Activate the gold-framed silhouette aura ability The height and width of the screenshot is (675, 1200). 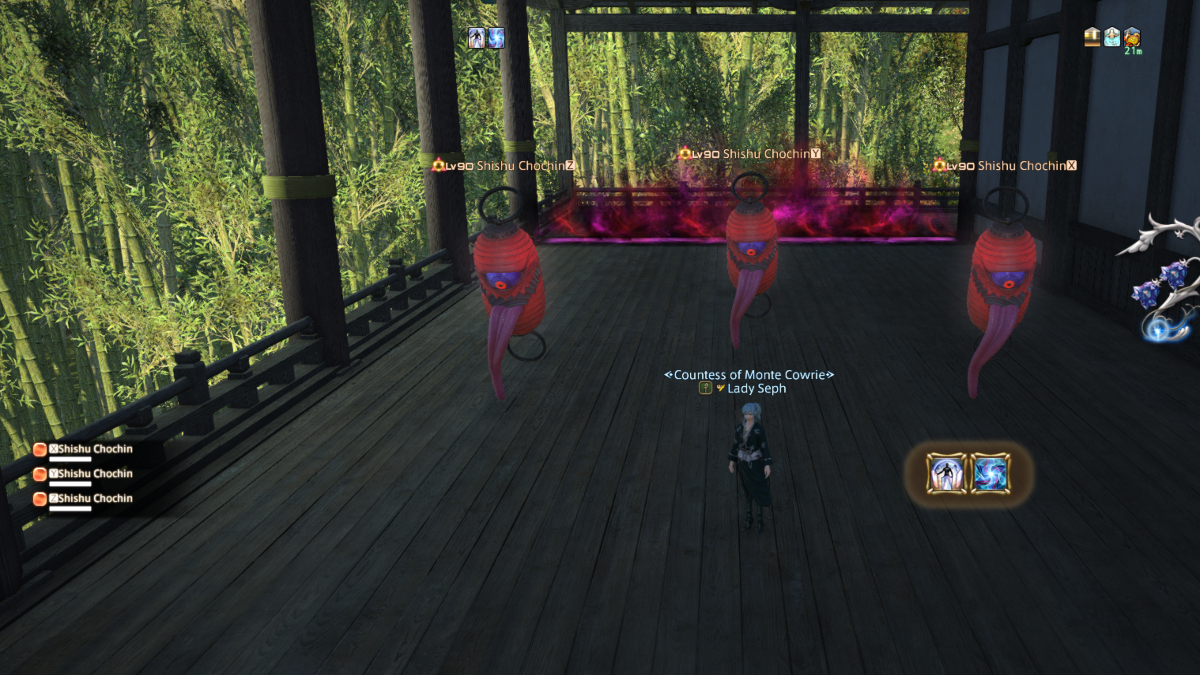[946, 473]
